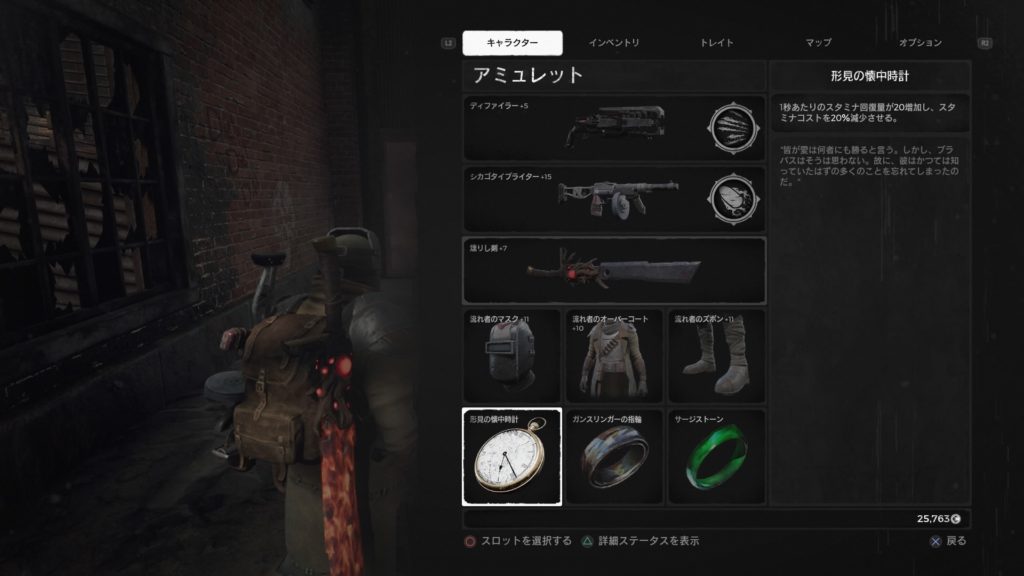Select the シカゴタイプライター gun slot

[x=585, y=197]
